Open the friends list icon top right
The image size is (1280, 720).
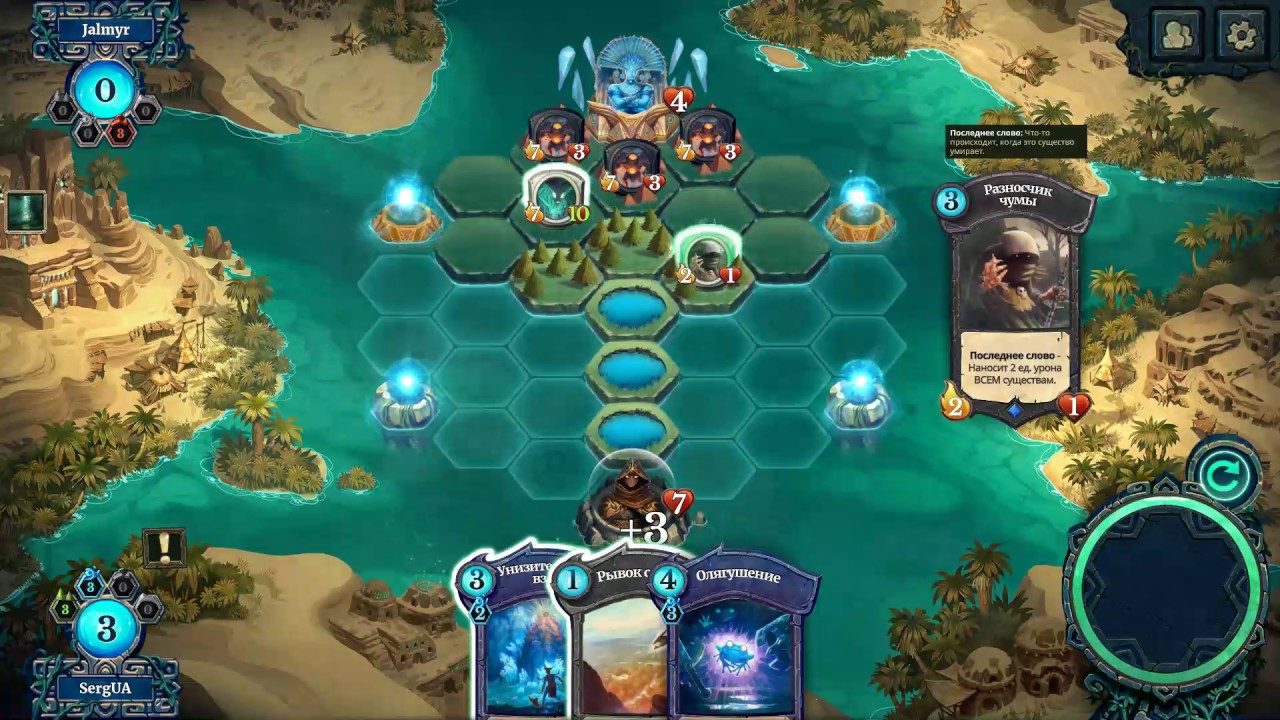tap(1177, 33)
